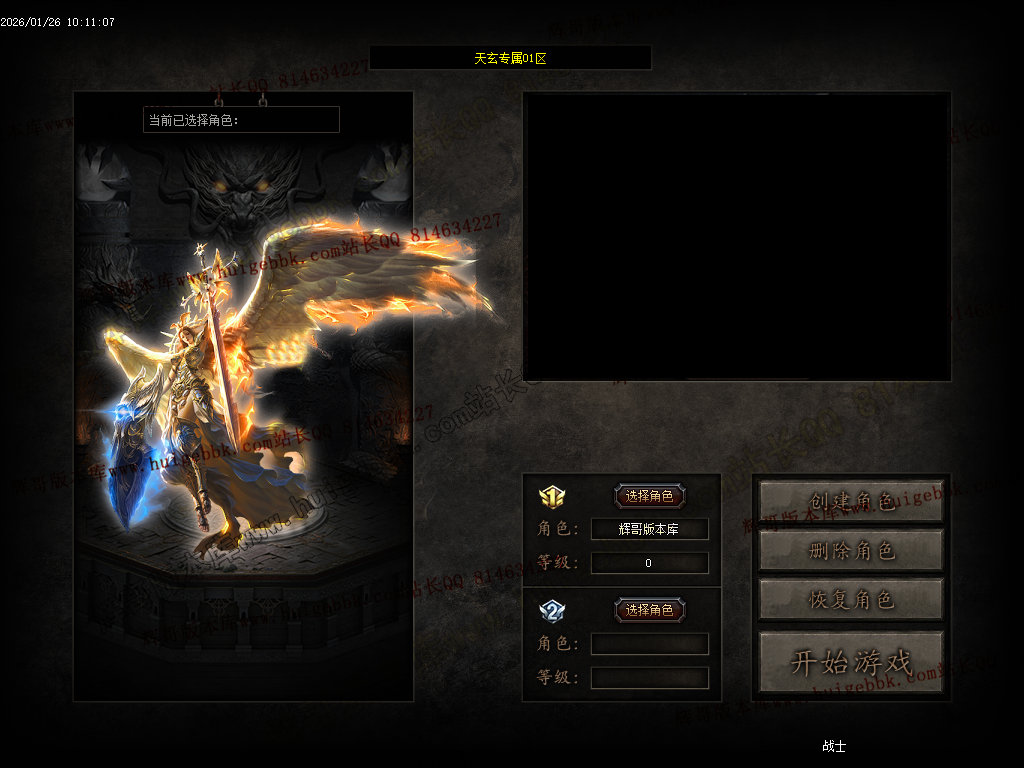
Task: Click the 创建角色 create character button
Action: [x=851, y=501]
